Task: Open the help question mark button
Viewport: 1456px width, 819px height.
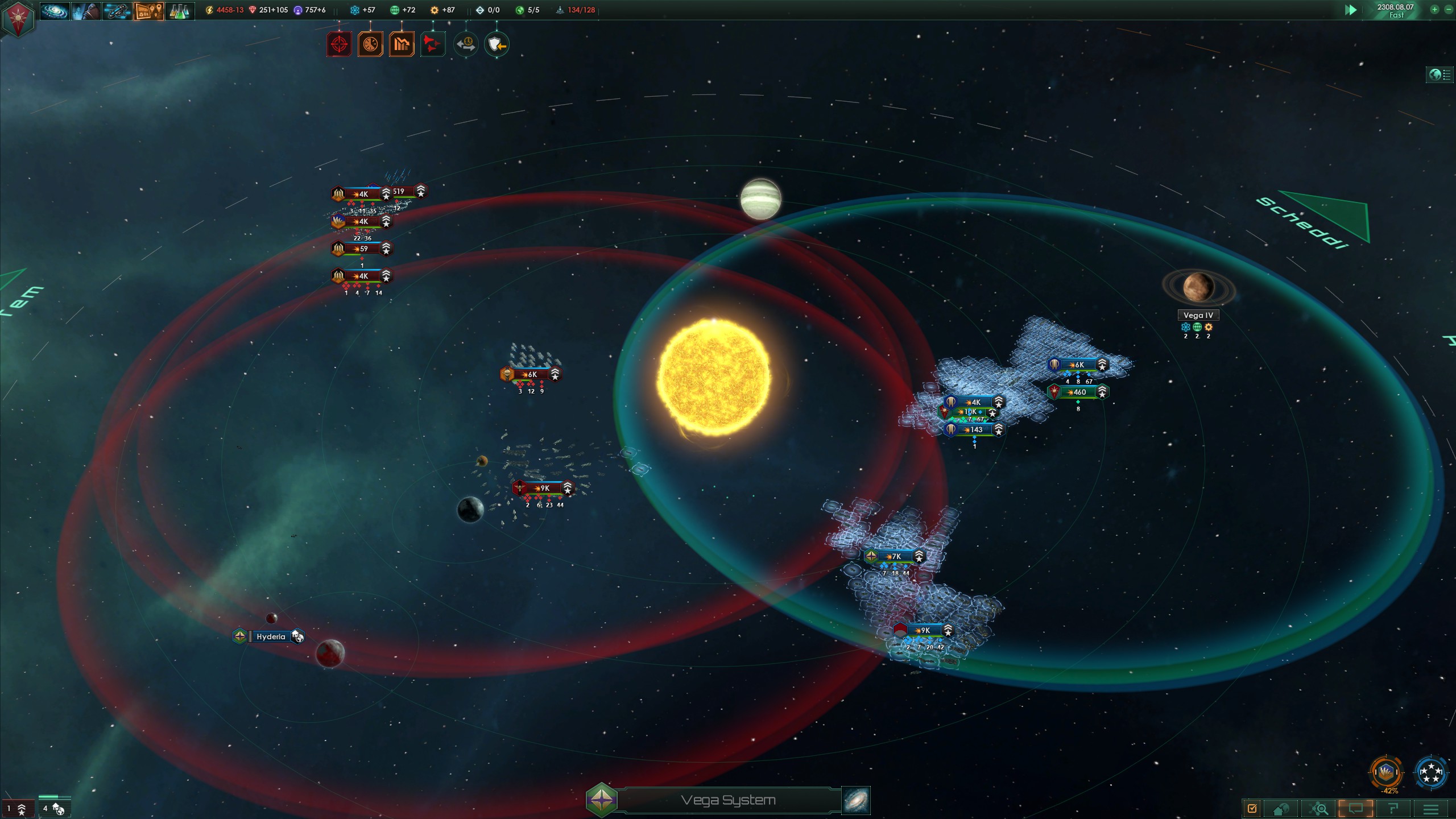Action: click(x=1393, y=809)
